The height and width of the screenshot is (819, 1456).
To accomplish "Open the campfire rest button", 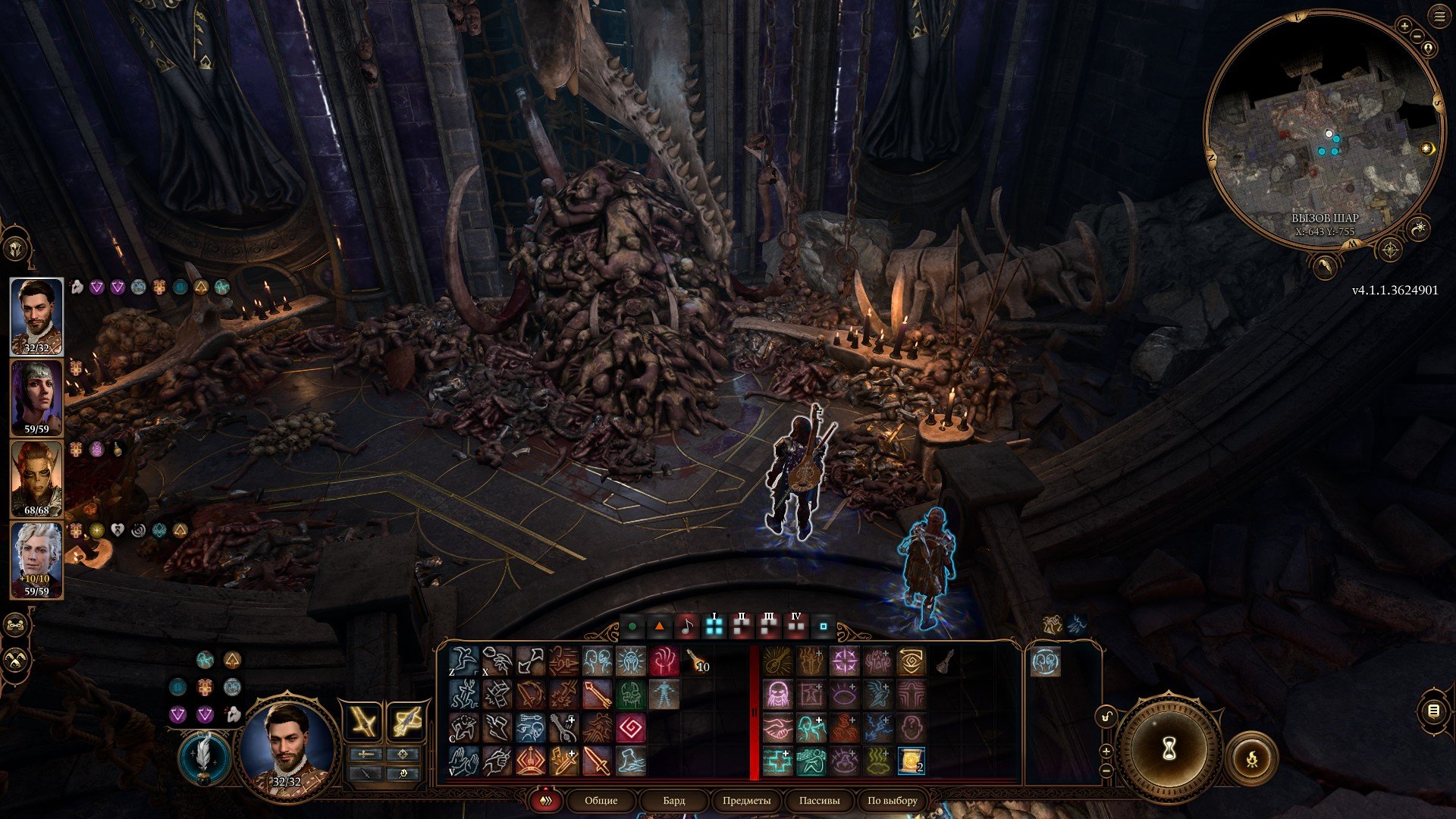I will 1251,758.
